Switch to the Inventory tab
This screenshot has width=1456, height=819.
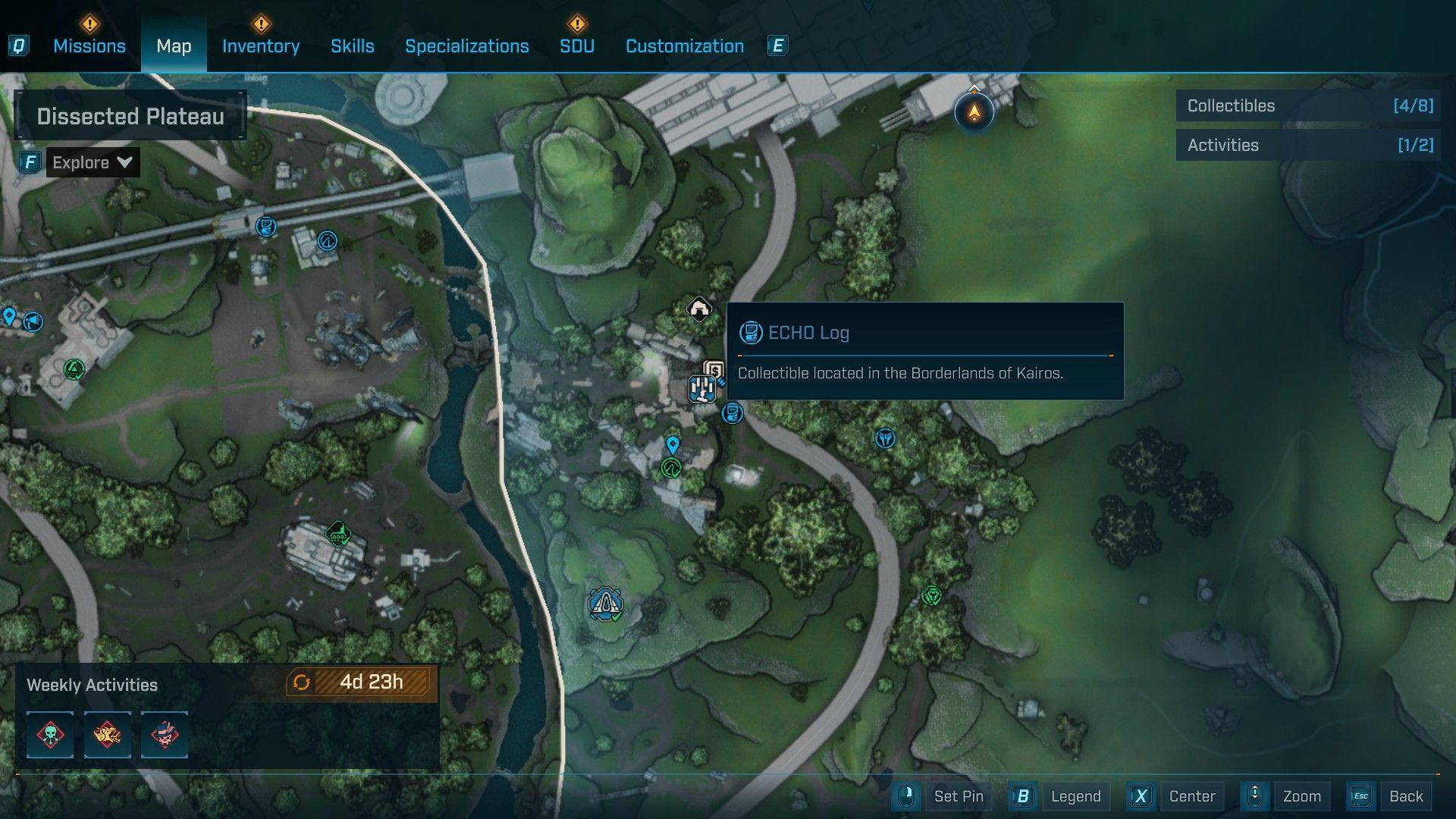click(260, 46)
